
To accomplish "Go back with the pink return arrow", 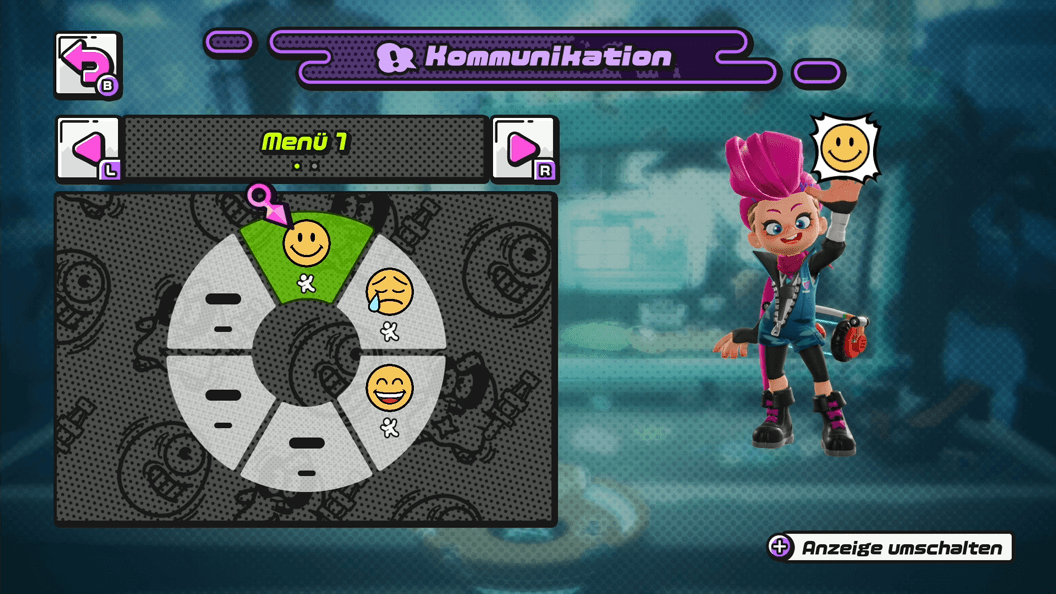I will click(x=88, y=66).
